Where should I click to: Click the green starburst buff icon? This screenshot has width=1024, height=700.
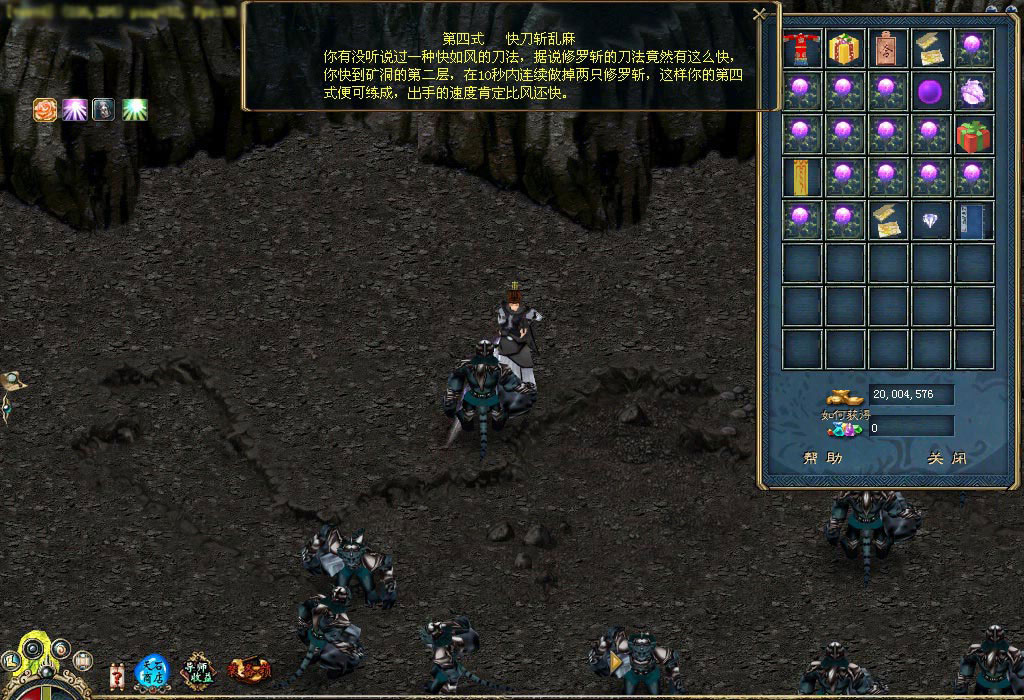click(135, 110)
